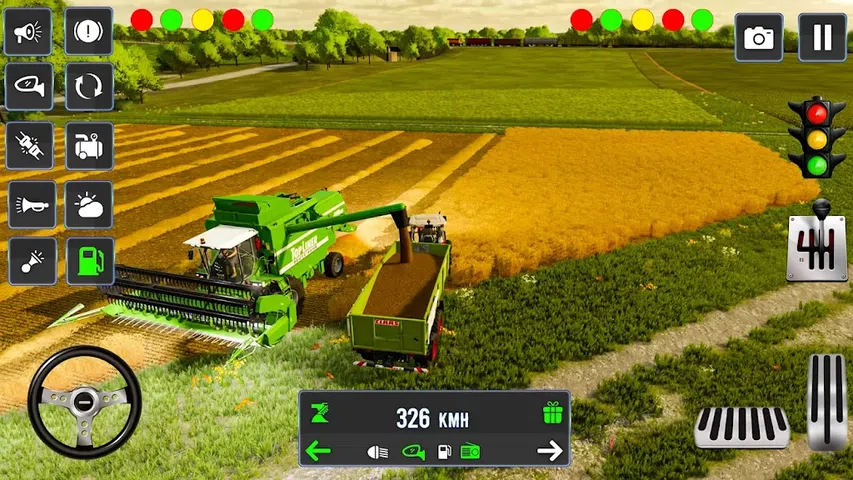
Task: Select the side mirror view button
Action: pos(29,88)
